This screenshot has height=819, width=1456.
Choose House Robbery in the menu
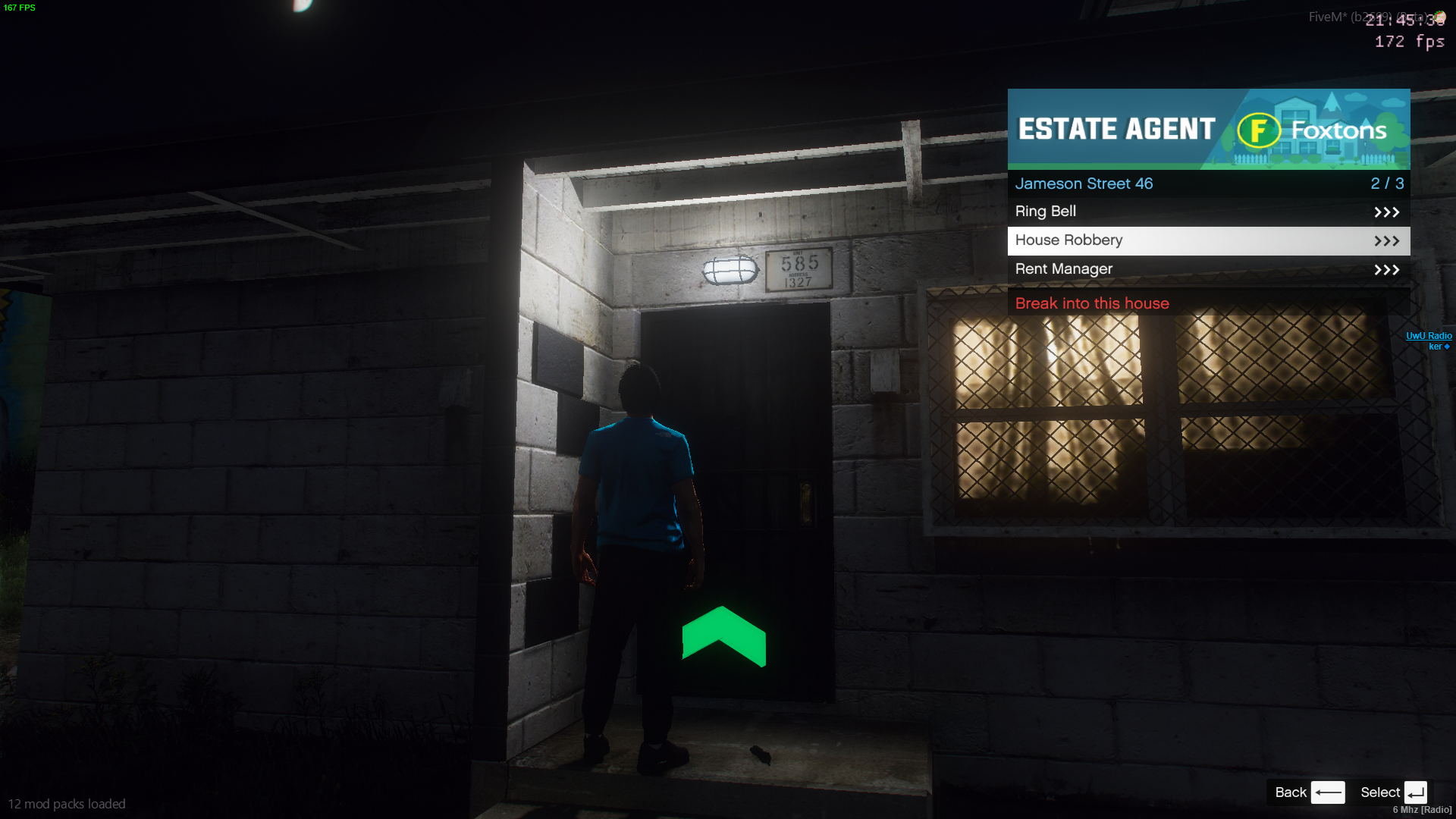[1208, 240]
